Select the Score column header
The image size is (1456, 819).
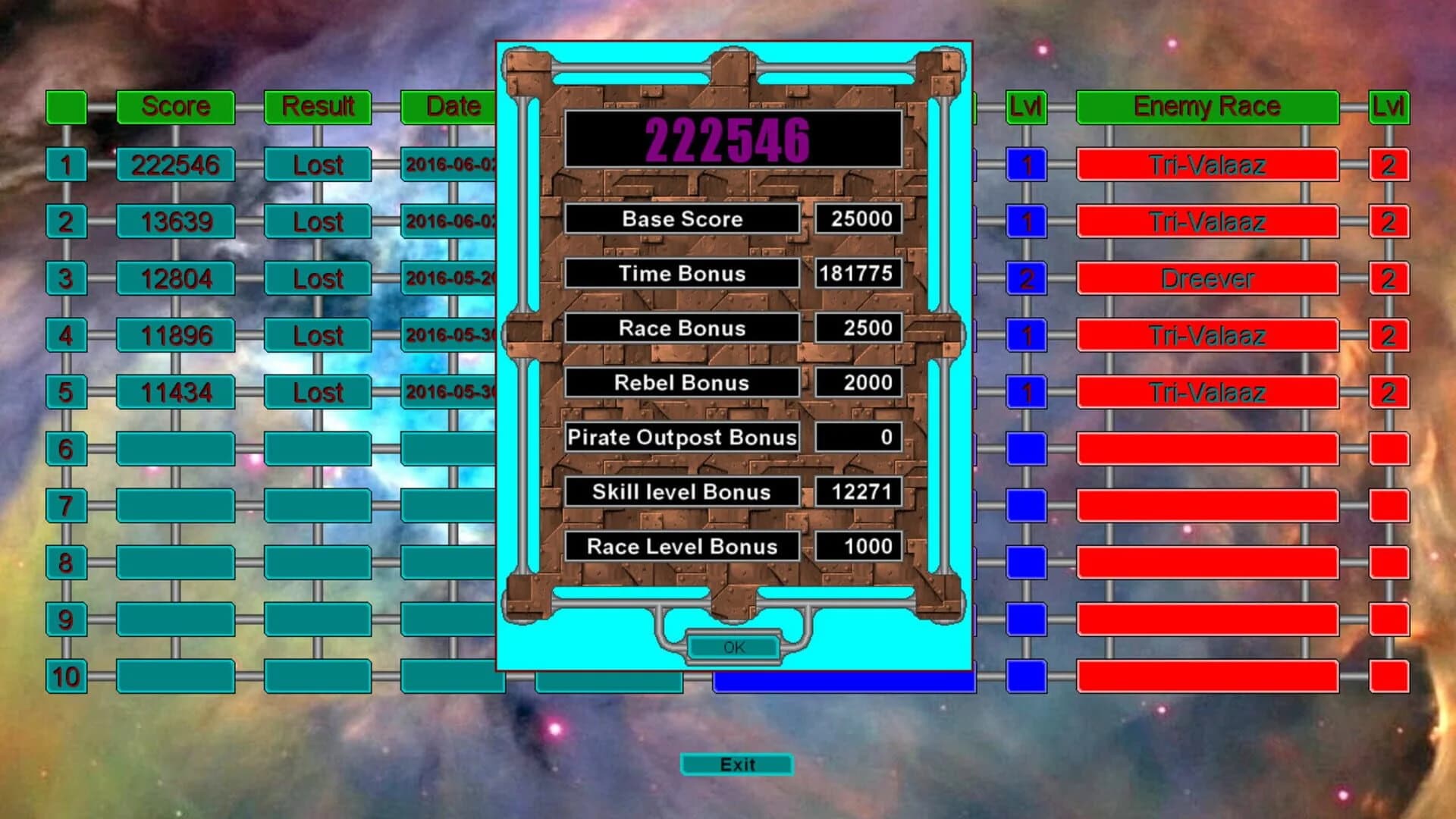point(176,107)
